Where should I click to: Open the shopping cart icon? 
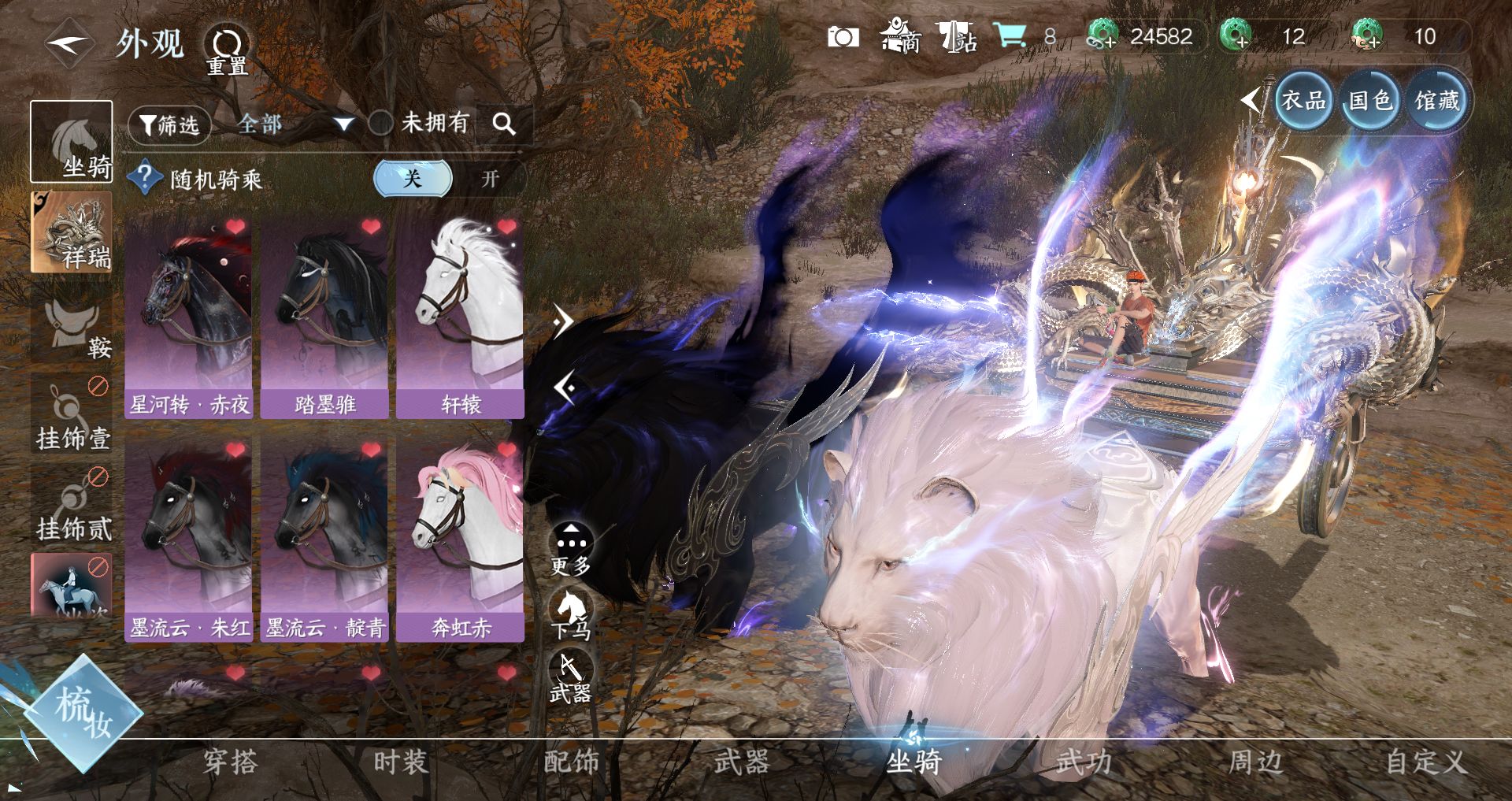[x=1010, y=36]
